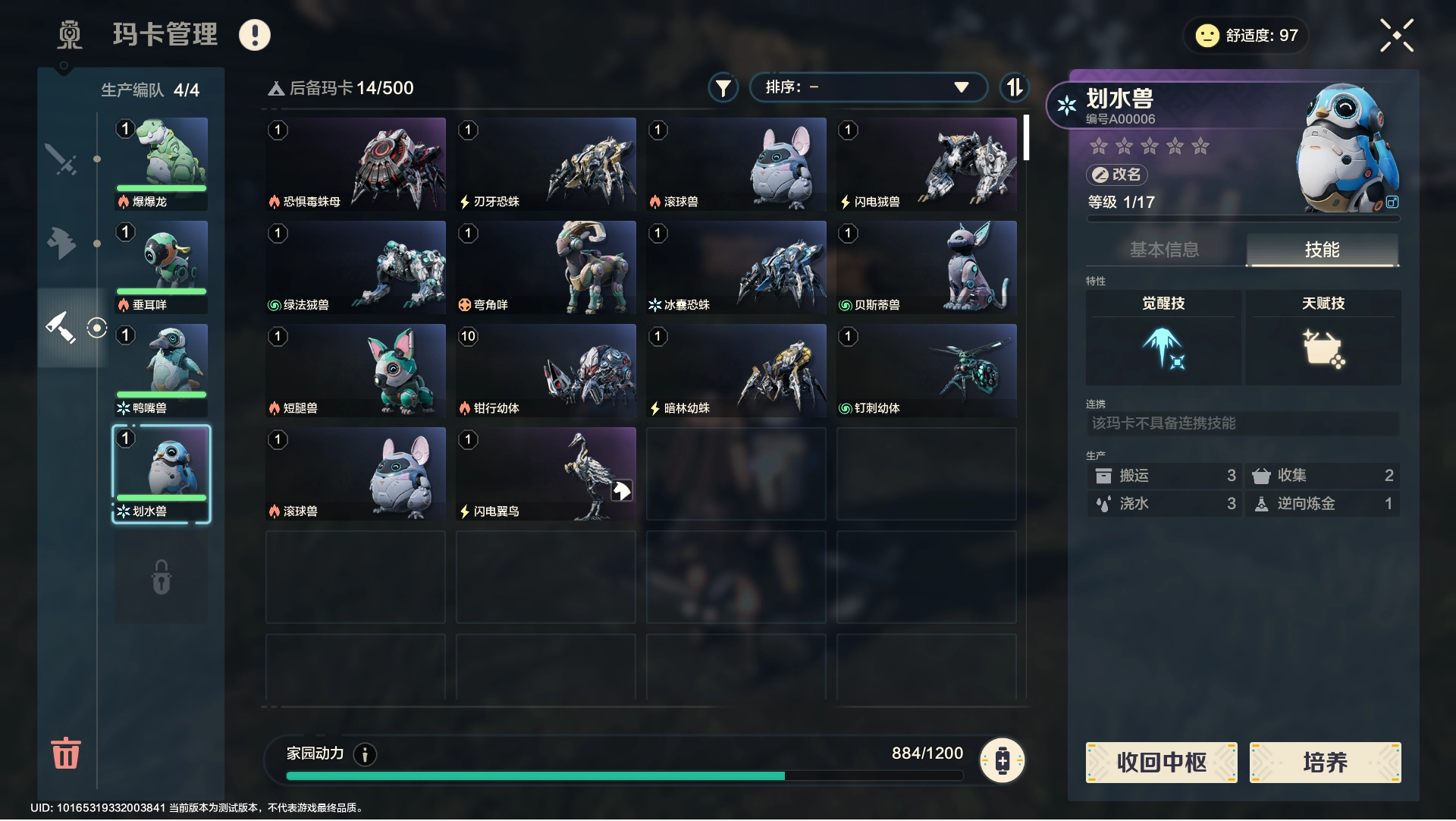Rename the Maka with 改名

pos(1118,175)
